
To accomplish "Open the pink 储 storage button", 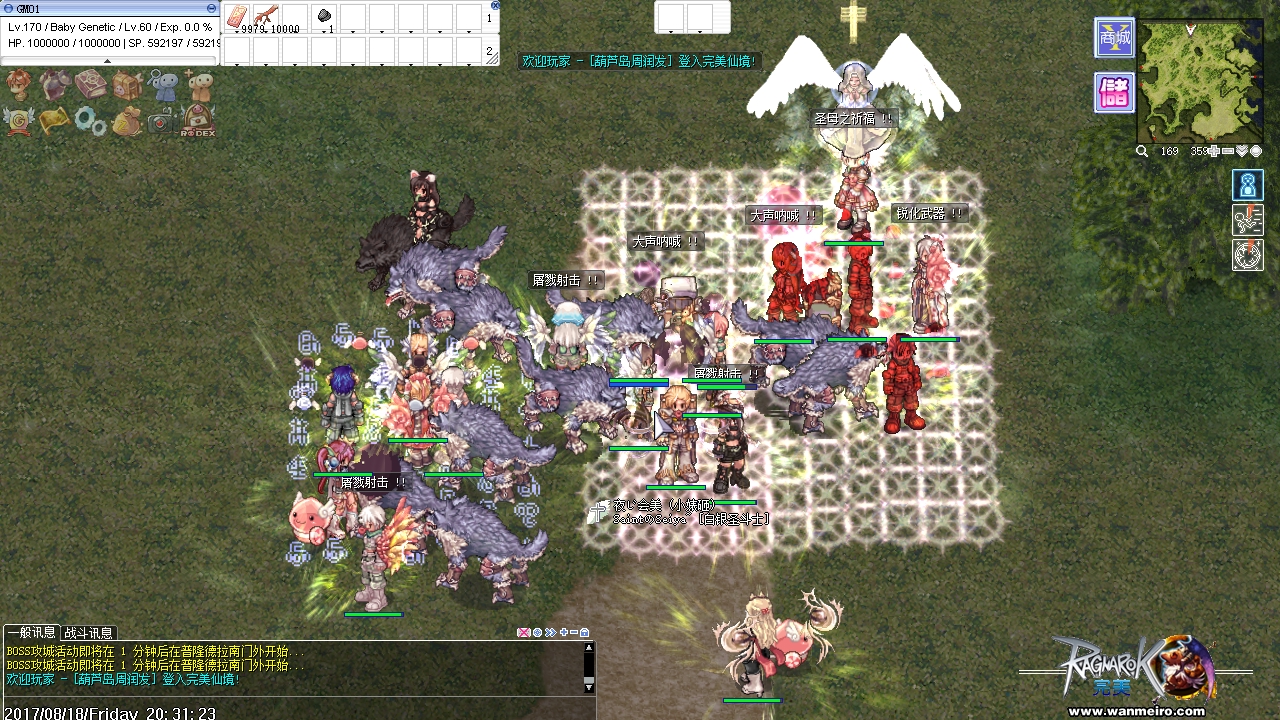I will click(x=1114, y=93).
